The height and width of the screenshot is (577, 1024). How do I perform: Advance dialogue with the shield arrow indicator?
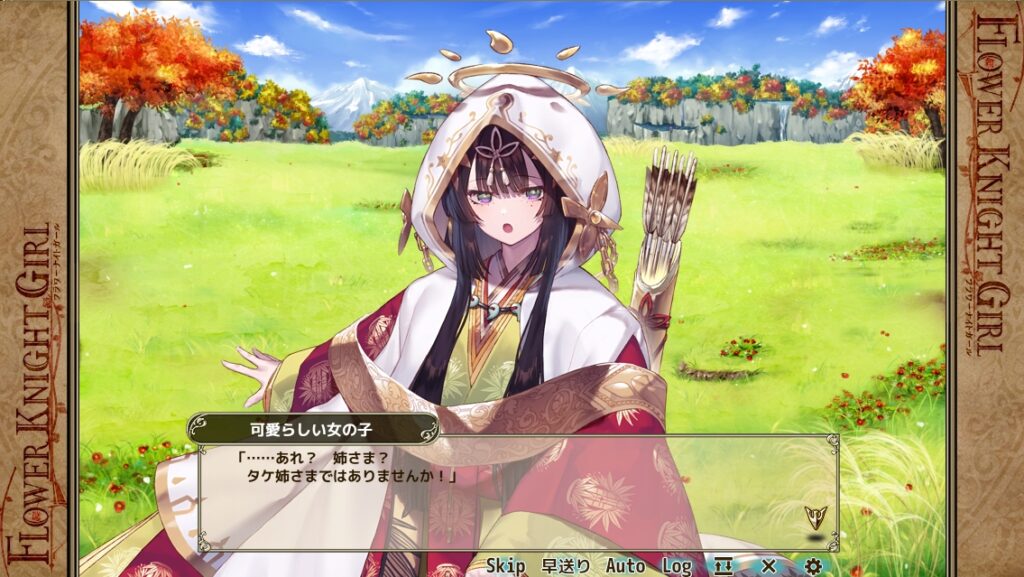[x=816, y=517]
